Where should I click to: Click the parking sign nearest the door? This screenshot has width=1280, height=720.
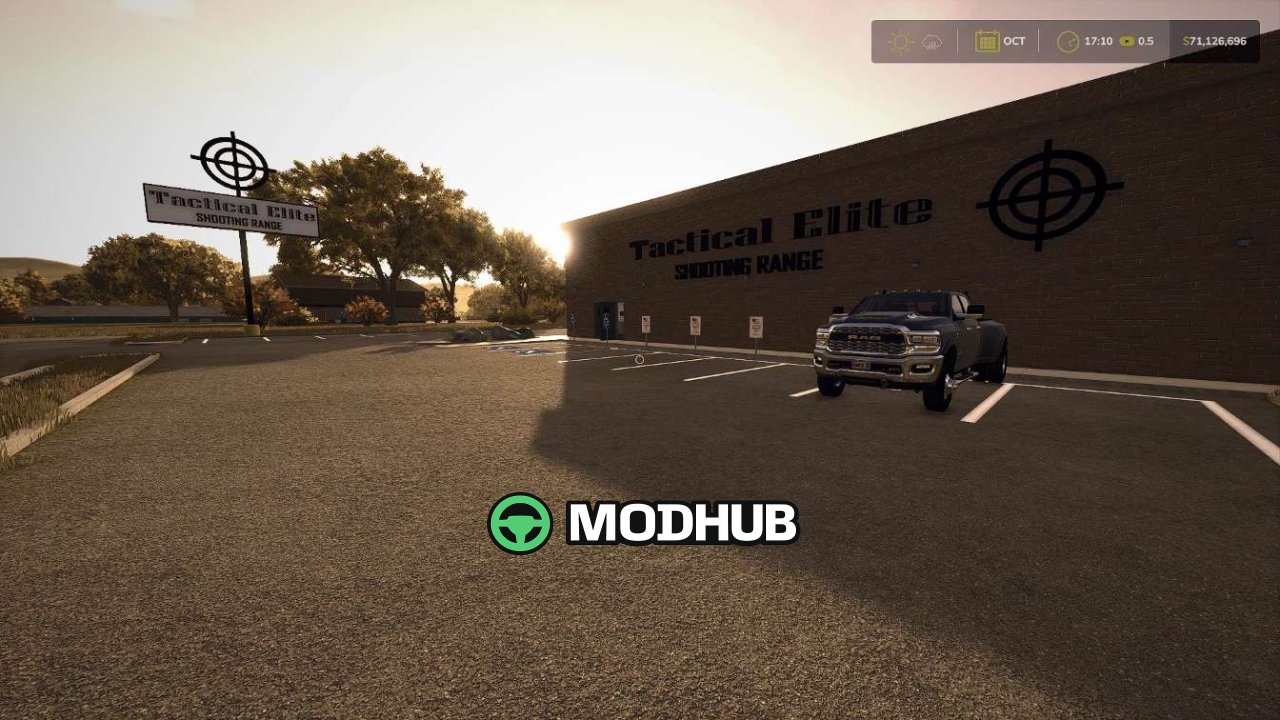tap(645, 324)
